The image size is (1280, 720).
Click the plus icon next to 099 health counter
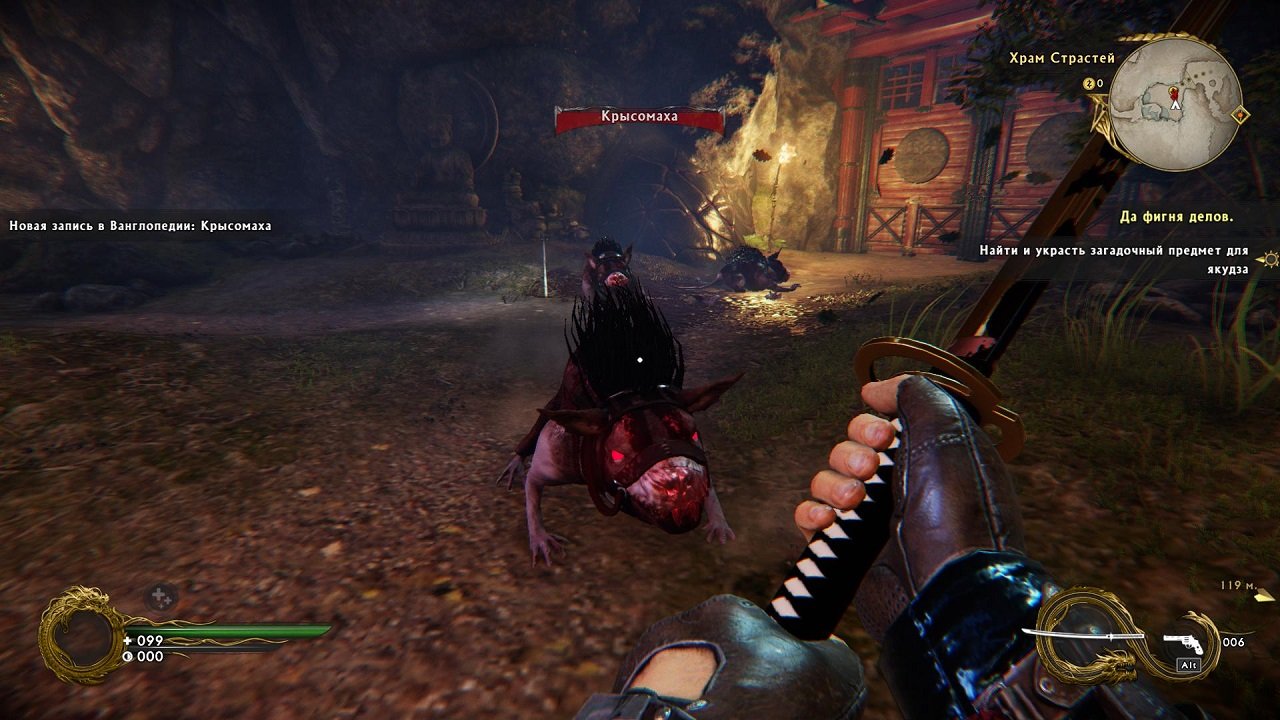point(127,641)
